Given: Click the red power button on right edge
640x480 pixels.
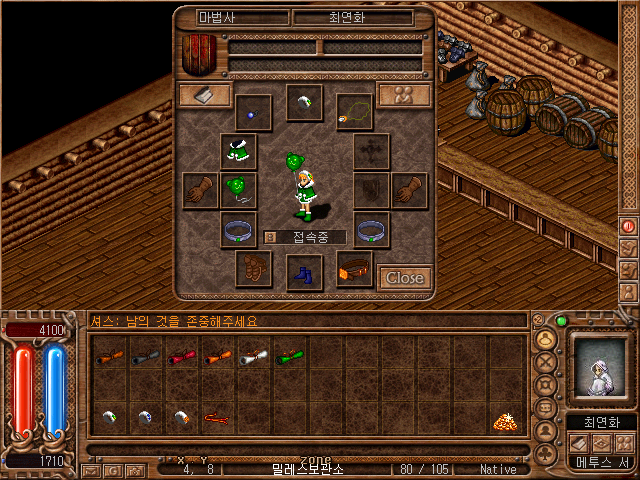Looking at the screenshot, I should (x=628, y=226).
